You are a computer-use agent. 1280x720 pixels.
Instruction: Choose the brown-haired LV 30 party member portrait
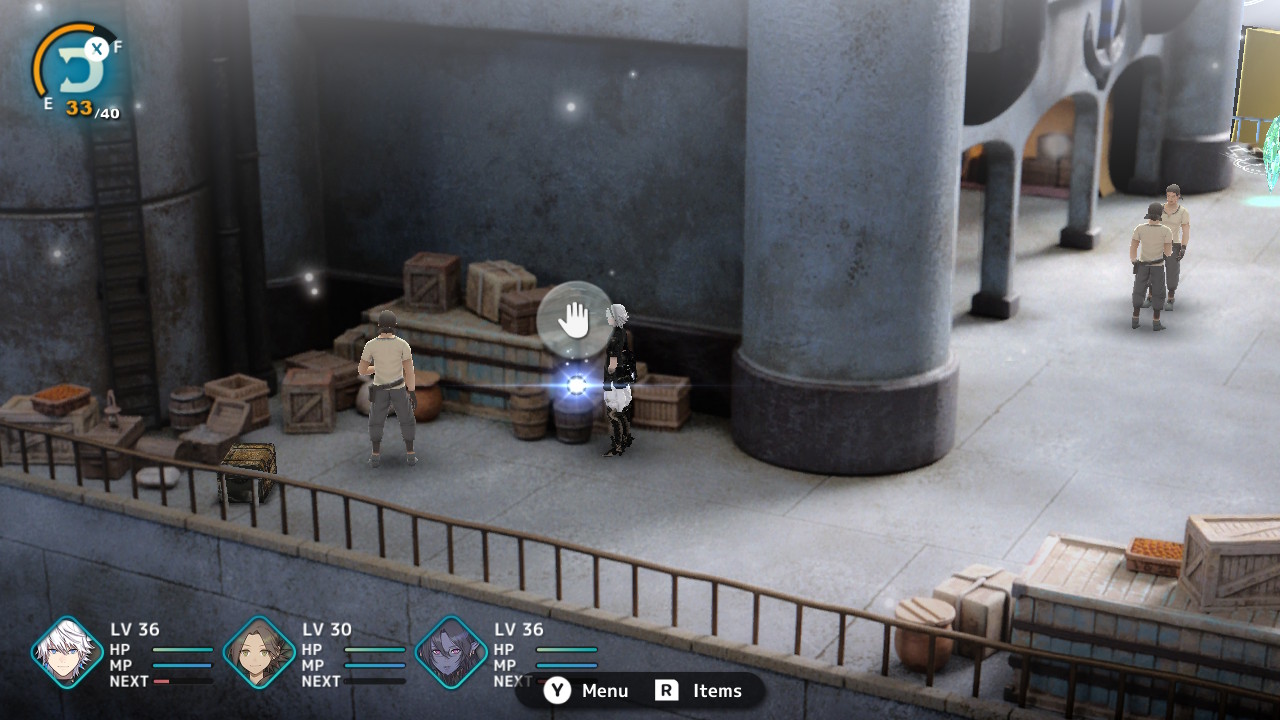259,653
